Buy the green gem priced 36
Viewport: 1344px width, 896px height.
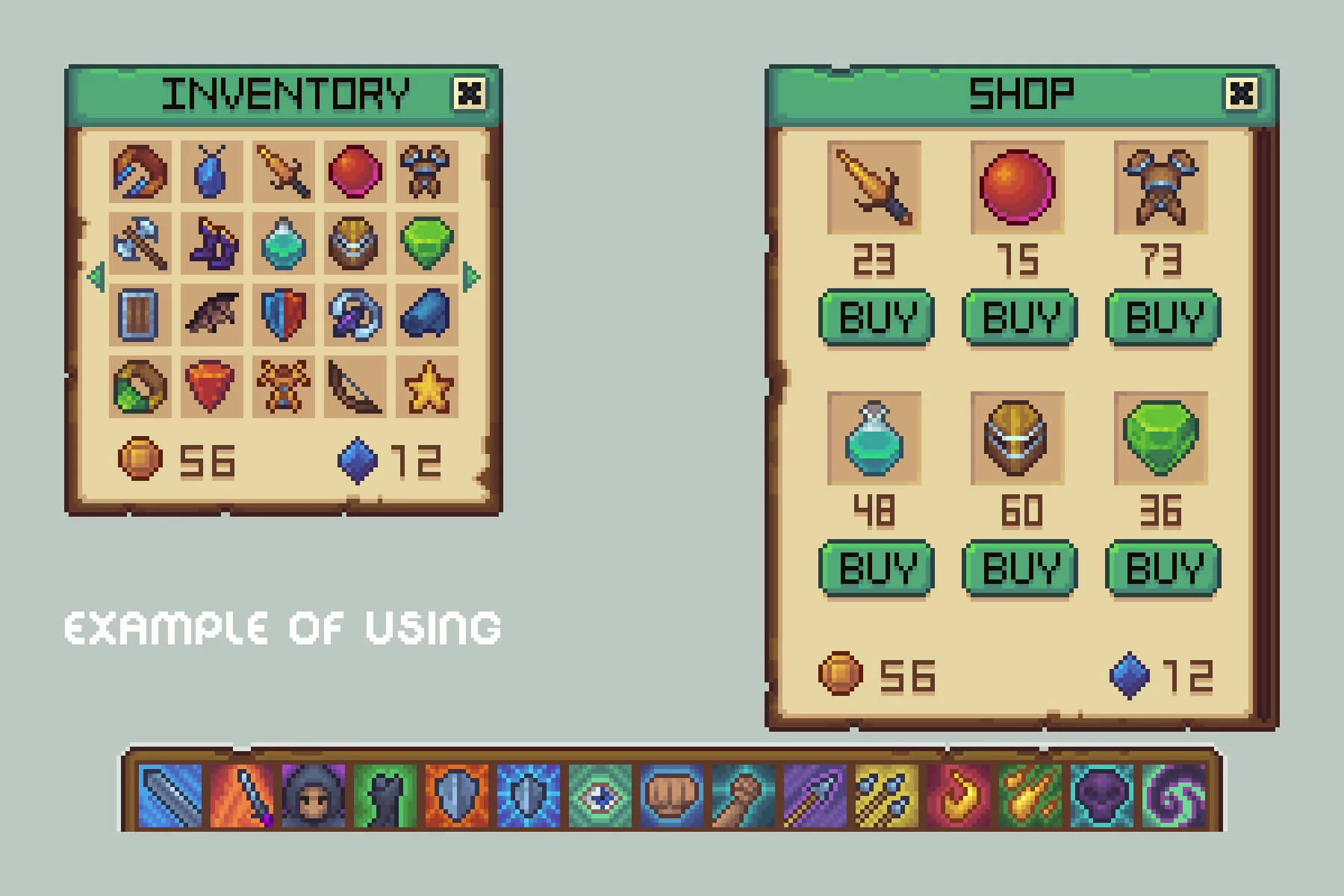tap(1163, 568)
